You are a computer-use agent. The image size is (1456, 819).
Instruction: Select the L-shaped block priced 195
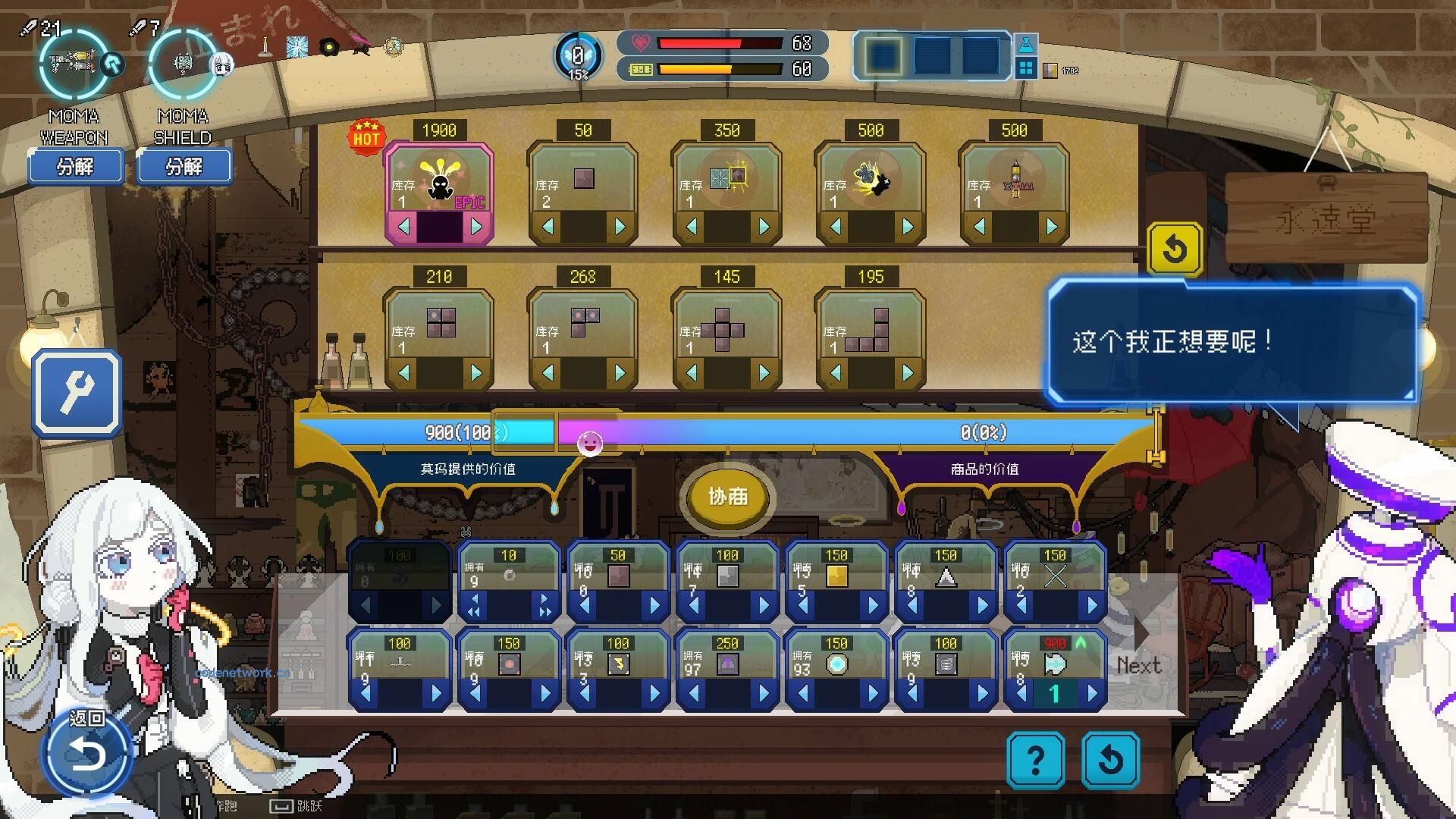coord(871,328)
